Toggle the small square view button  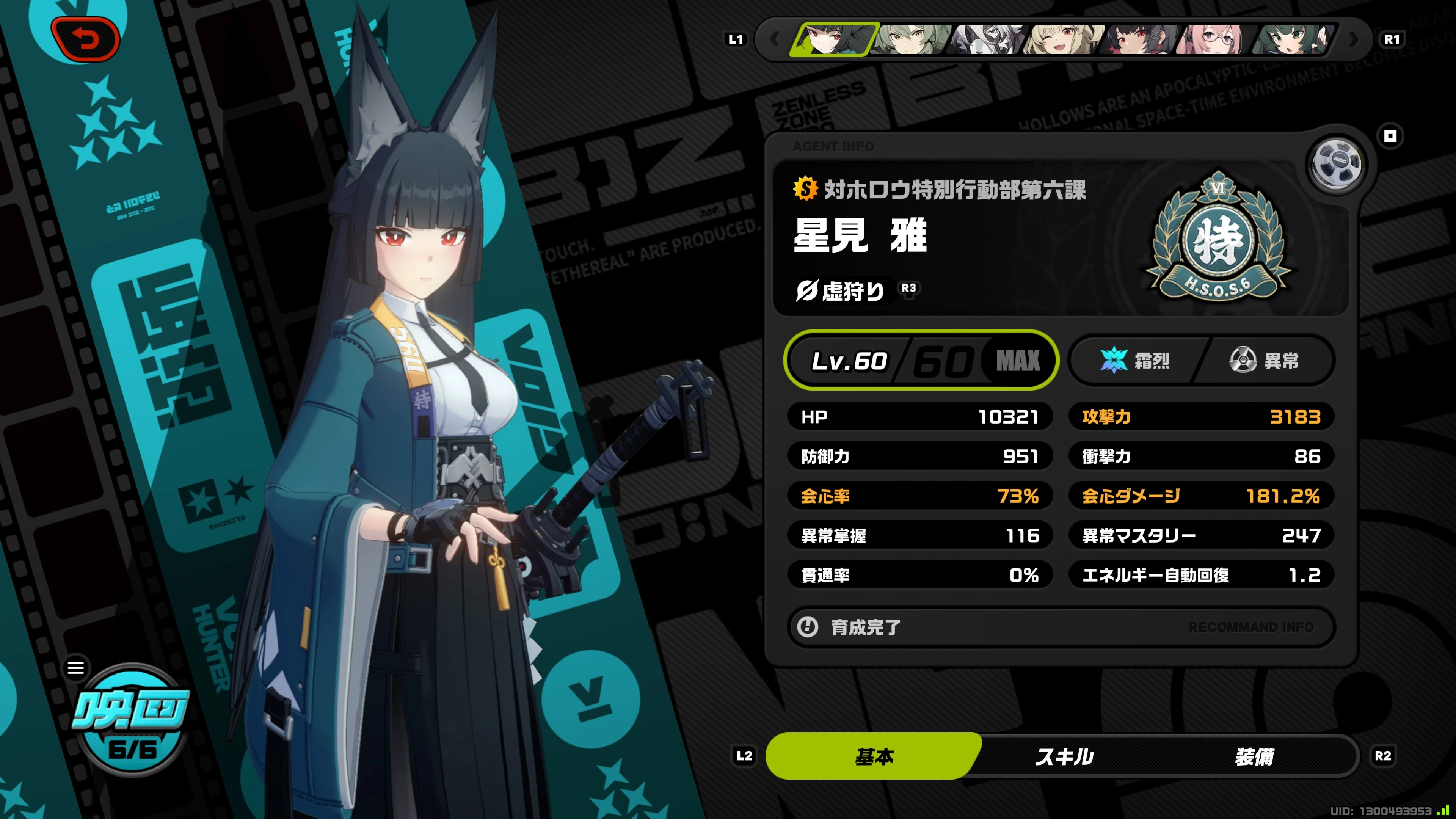click(x=1390, y=136)
